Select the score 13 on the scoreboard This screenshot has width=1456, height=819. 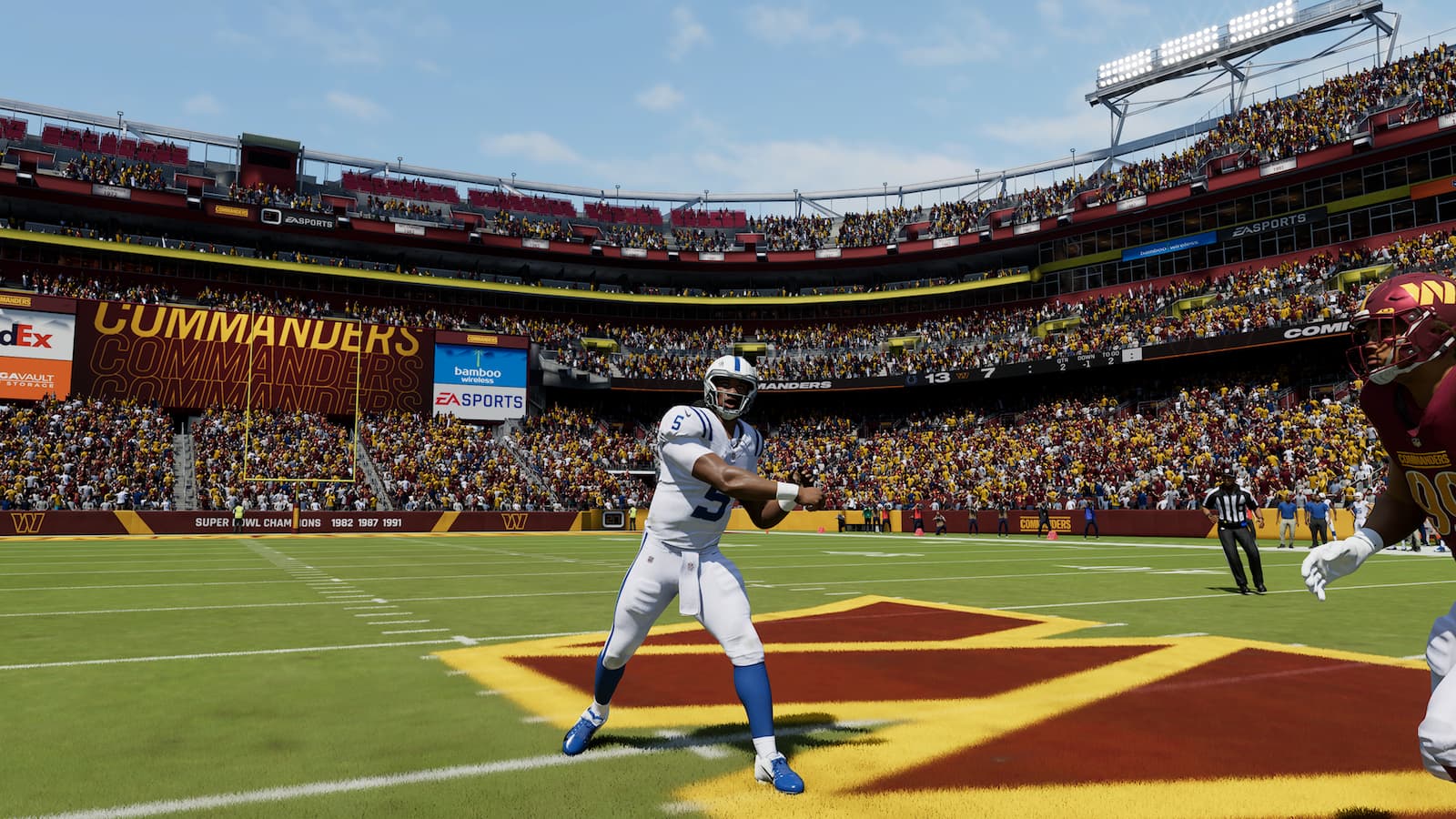(x=938, y=376)
